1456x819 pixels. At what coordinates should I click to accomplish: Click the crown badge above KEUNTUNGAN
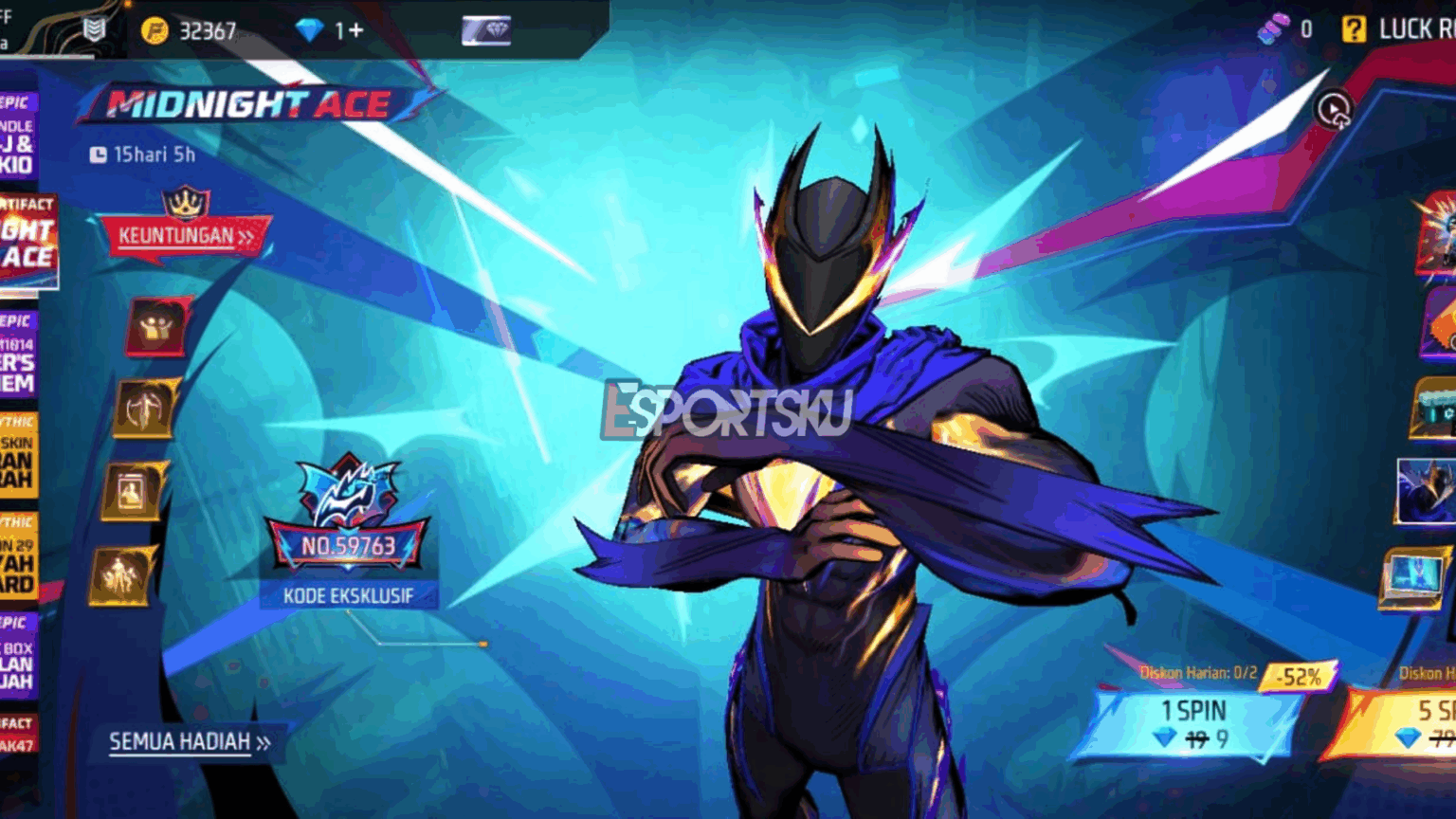[187, 202]
